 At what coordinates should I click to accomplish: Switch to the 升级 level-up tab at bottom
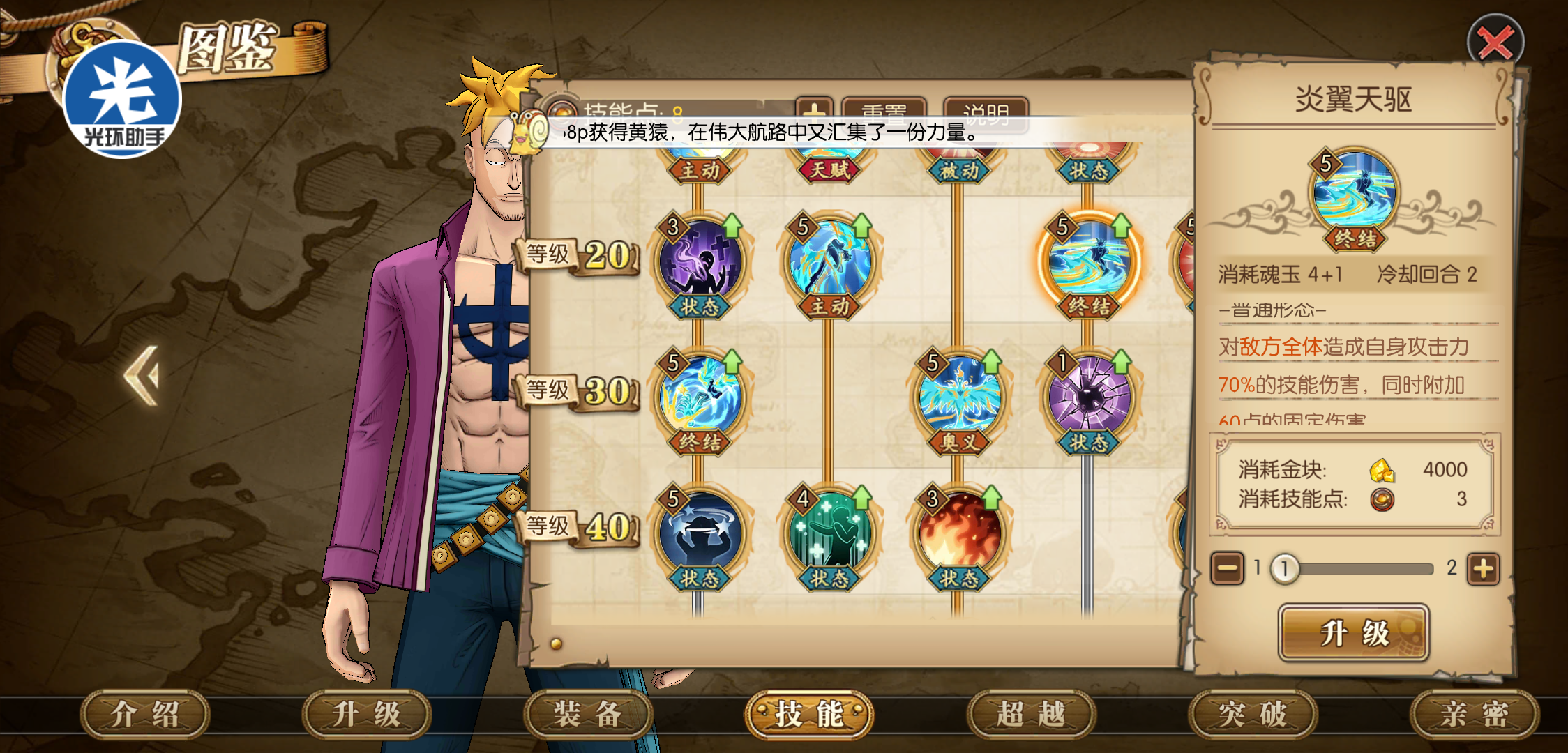click(x=366, y=714)
